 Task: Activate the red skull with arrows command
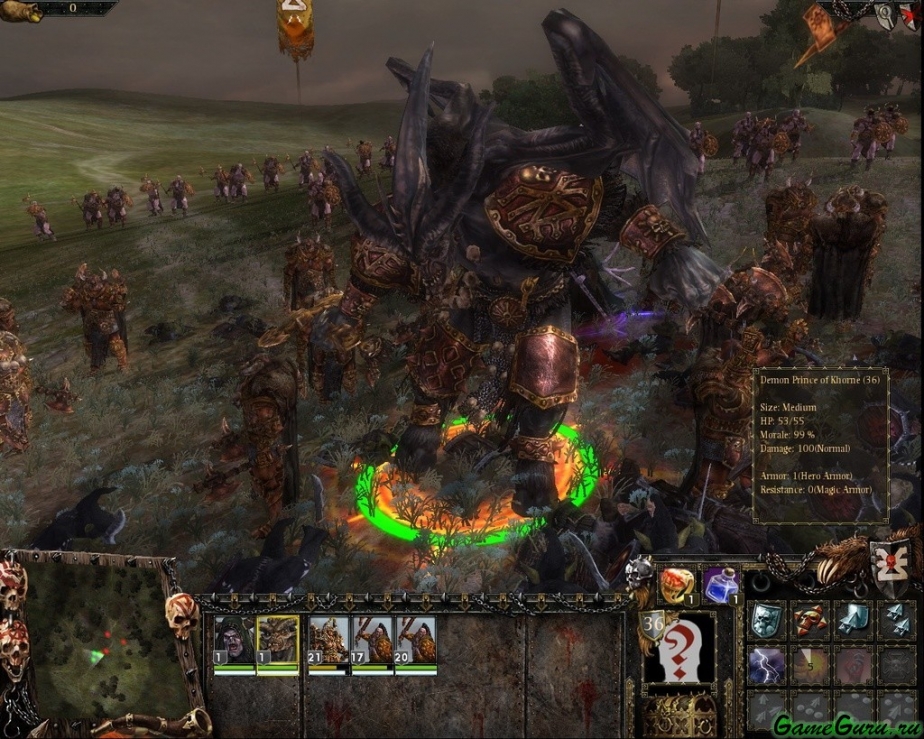tap(810, 620)
